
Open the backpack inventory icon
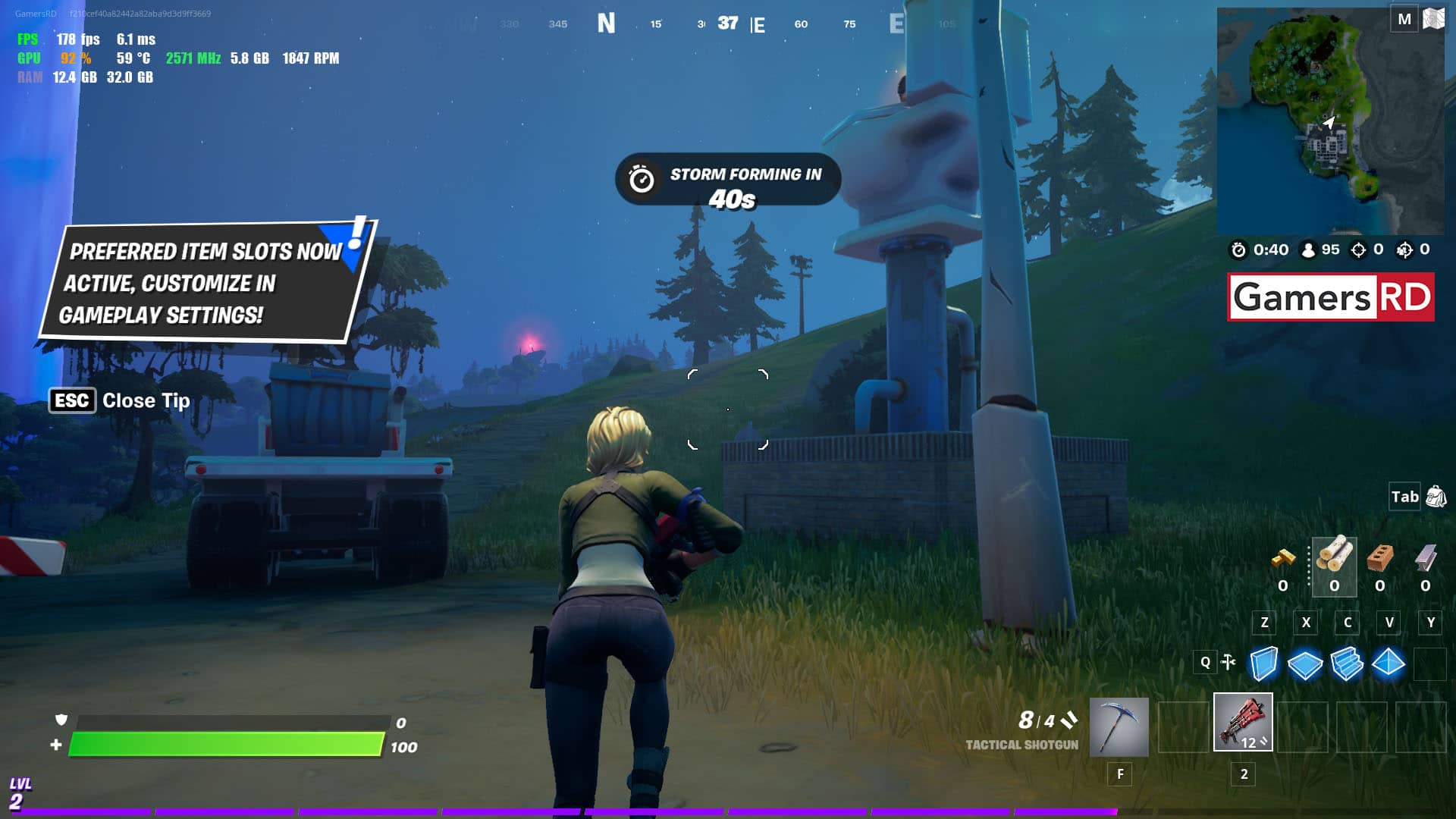pyautogui.click(x=1436, y=497)
